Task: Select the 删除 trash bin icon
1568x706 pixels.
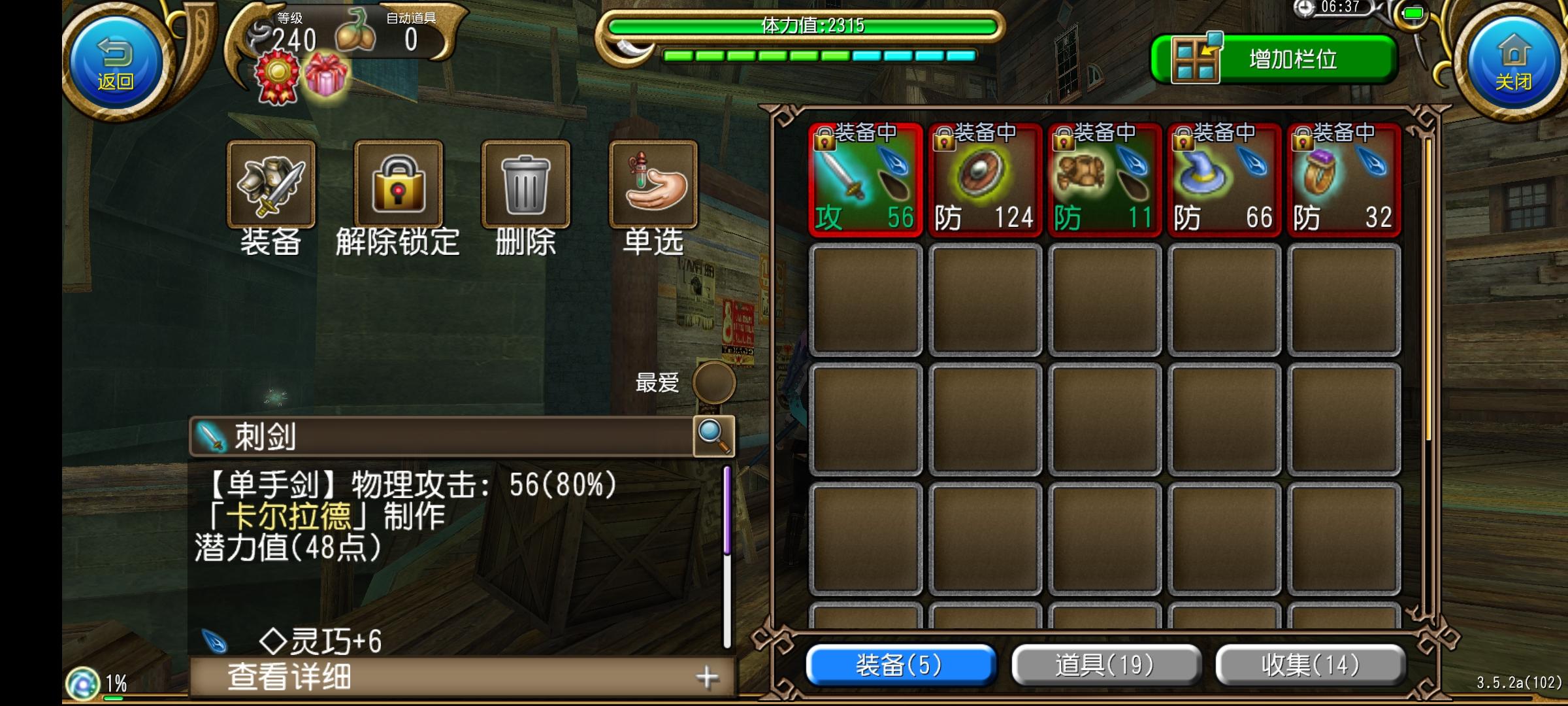Action: [x=525, y=185]
